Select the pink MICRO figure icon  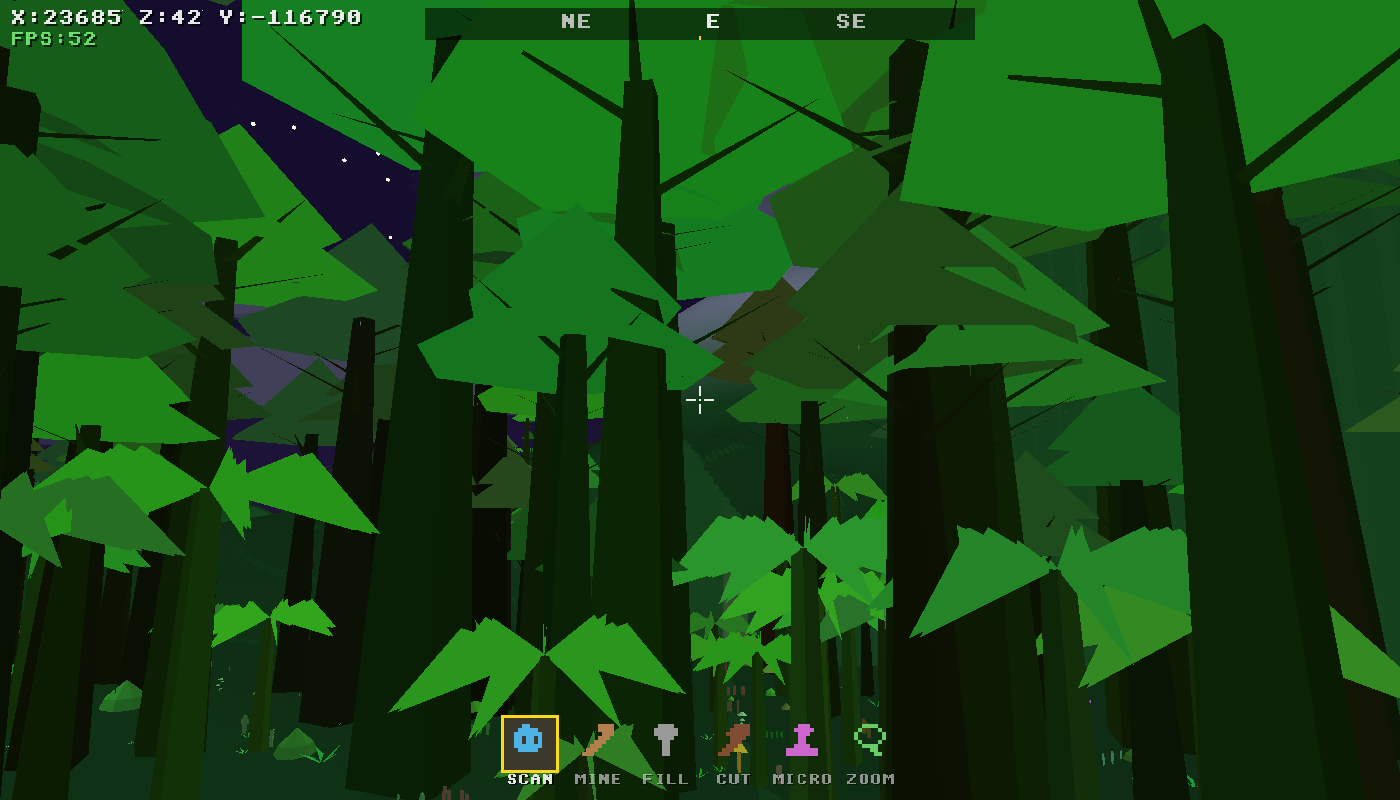801,741
